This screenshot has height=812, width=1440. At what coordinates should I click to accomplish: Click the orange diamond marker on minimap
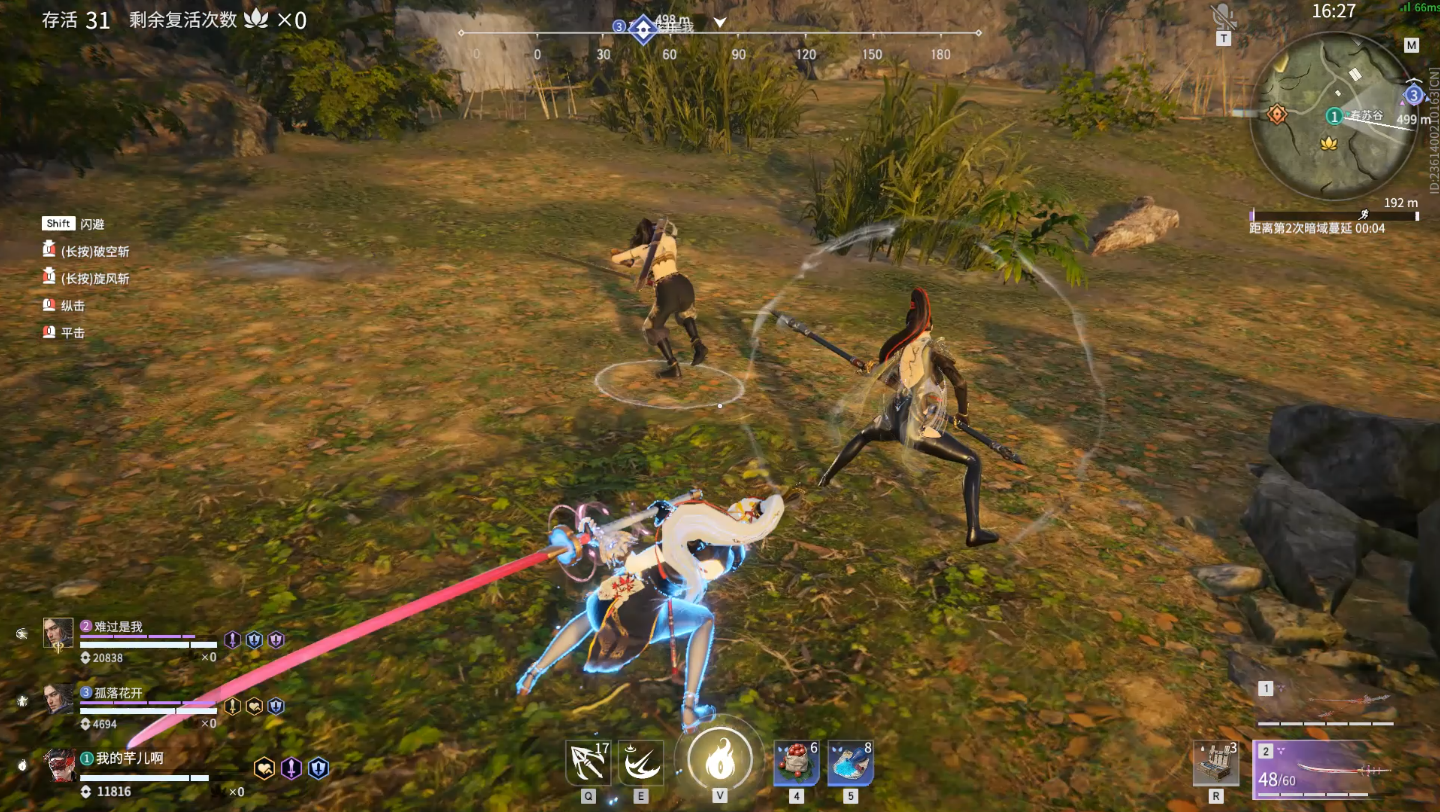pyautogui.click(x=1277, y=114)
